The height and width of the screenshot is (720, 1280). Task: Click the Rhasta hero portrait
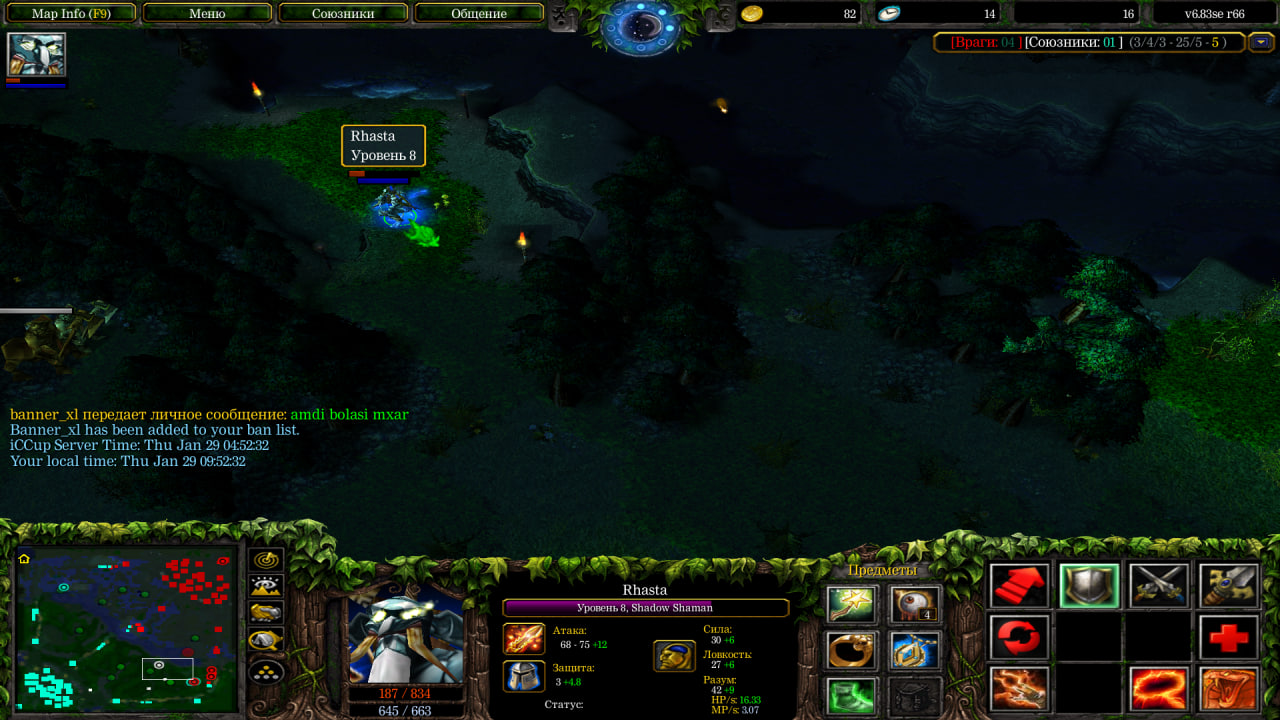point(405,633)
